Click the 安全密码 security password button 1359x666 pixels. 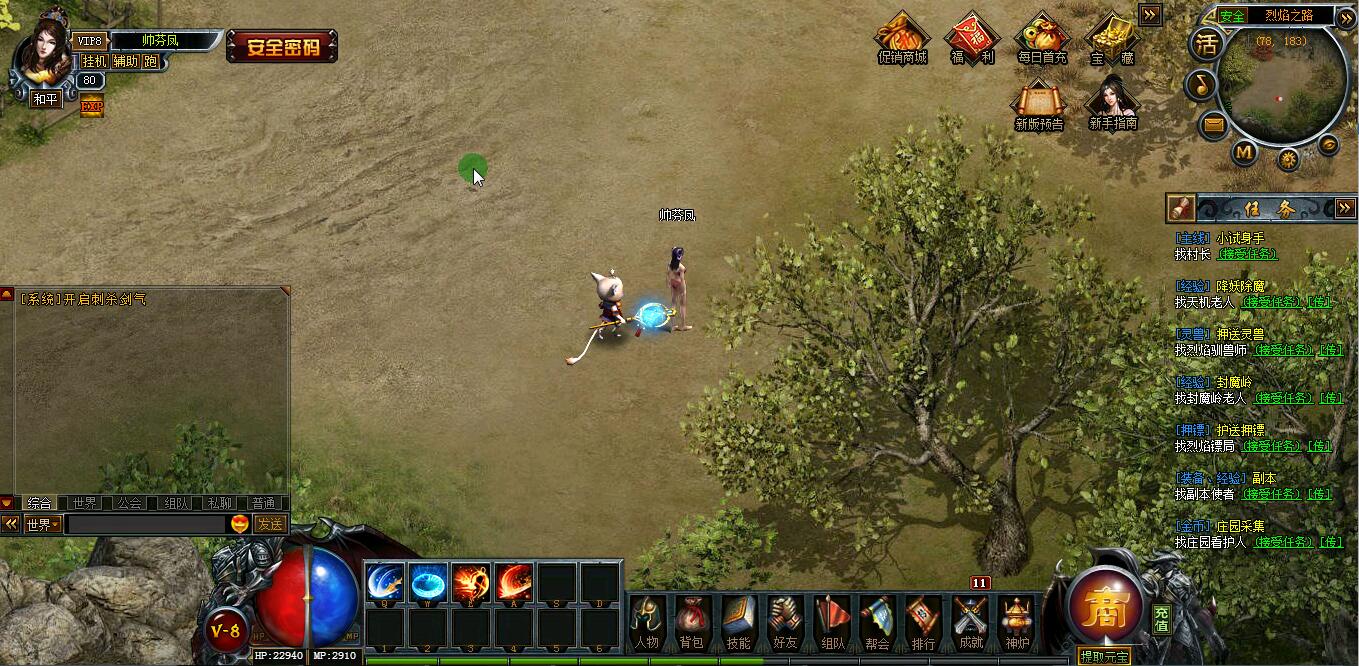pyautogui.click(x=282, y=46)
